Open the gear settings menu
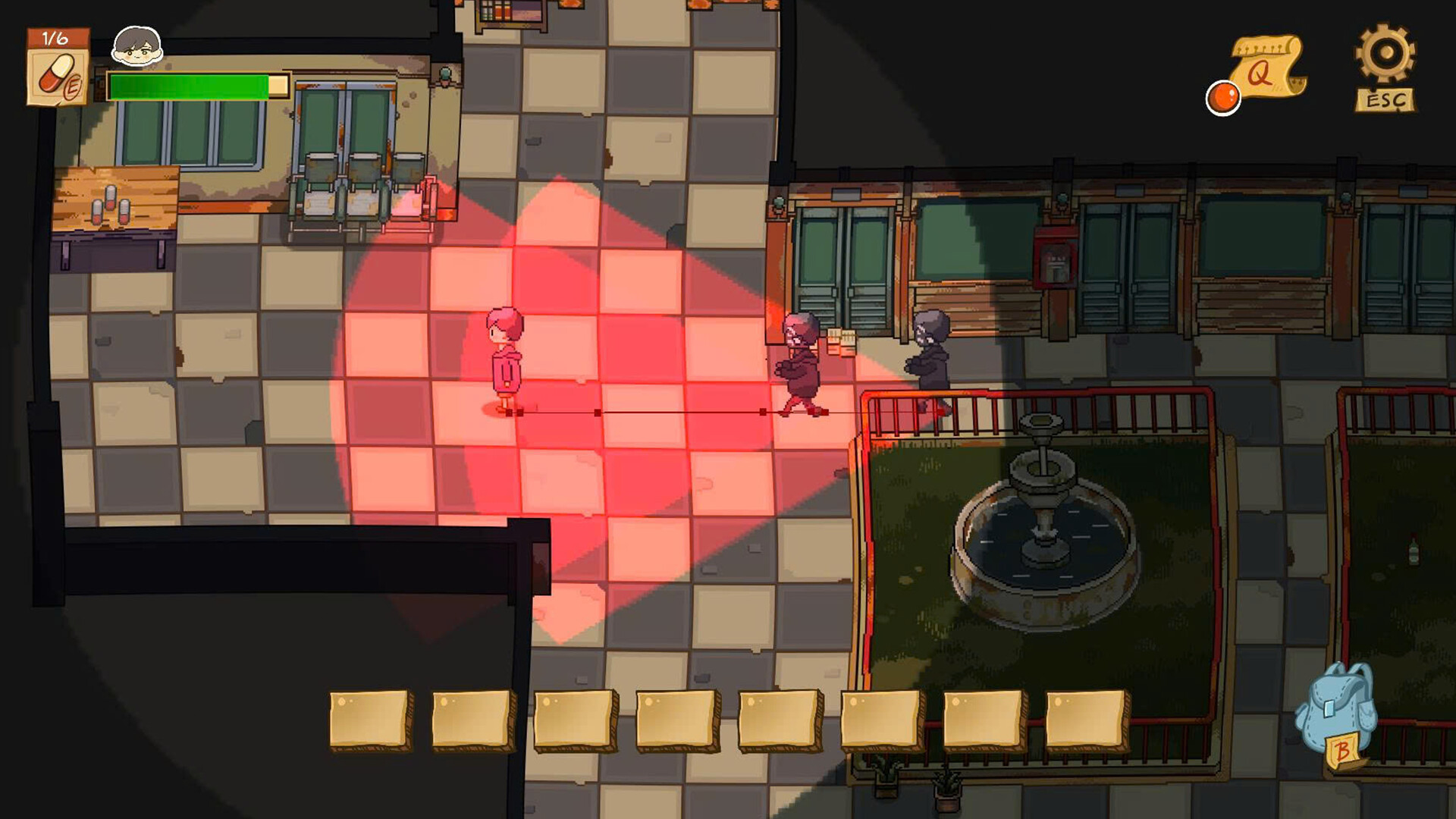Image resolution: width=1456 pixels, height=819 pixels. [1385, 57]
